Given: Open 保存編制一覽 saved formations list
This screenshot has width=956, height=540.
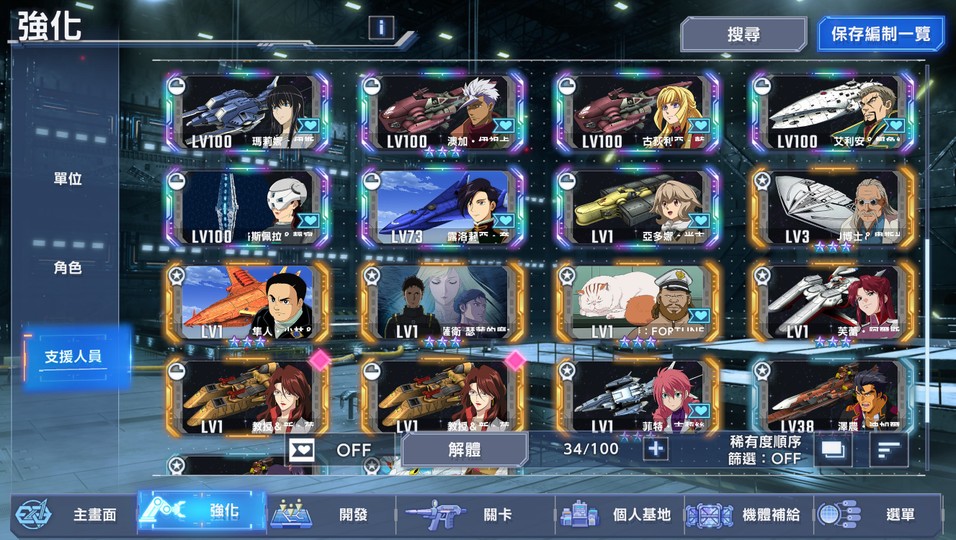Looking at the screenshot, I should pos(880,34).
